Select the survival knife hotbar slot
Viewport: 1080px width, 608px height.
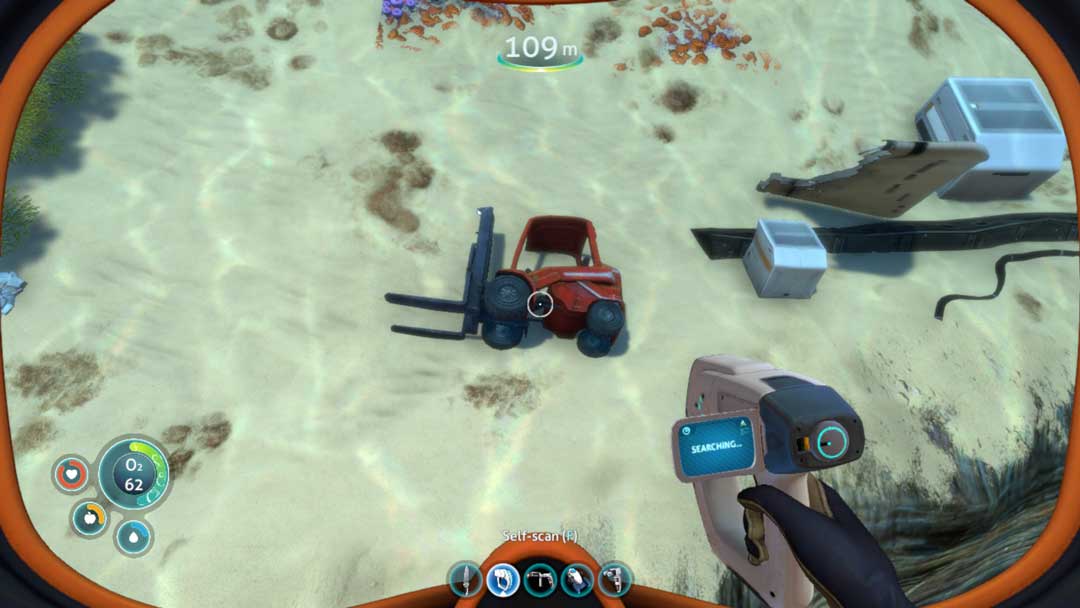coord(466,579)
